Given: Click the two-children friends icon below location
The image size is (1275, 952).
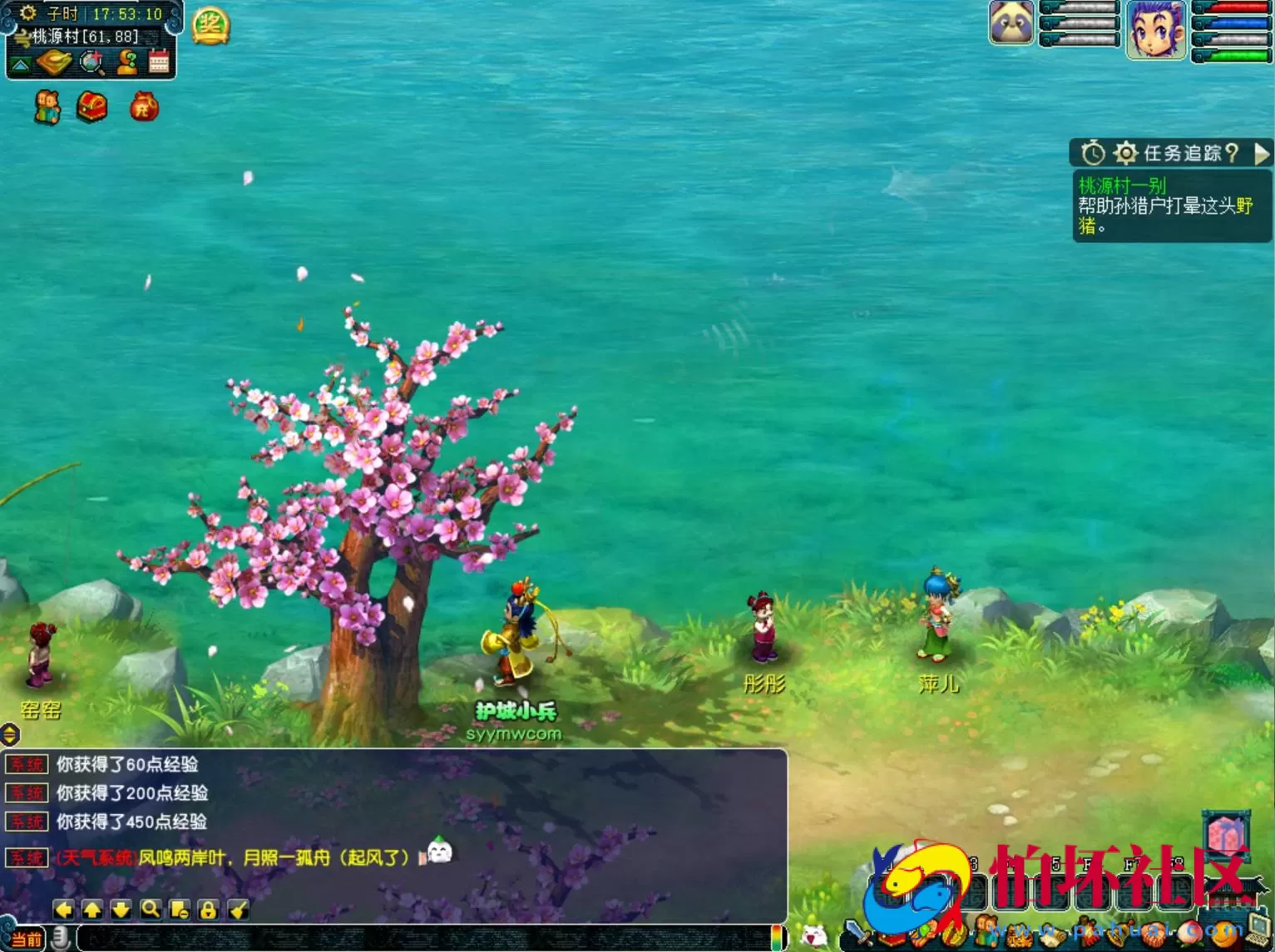Looking at the screenshot, I should point(47,107).
